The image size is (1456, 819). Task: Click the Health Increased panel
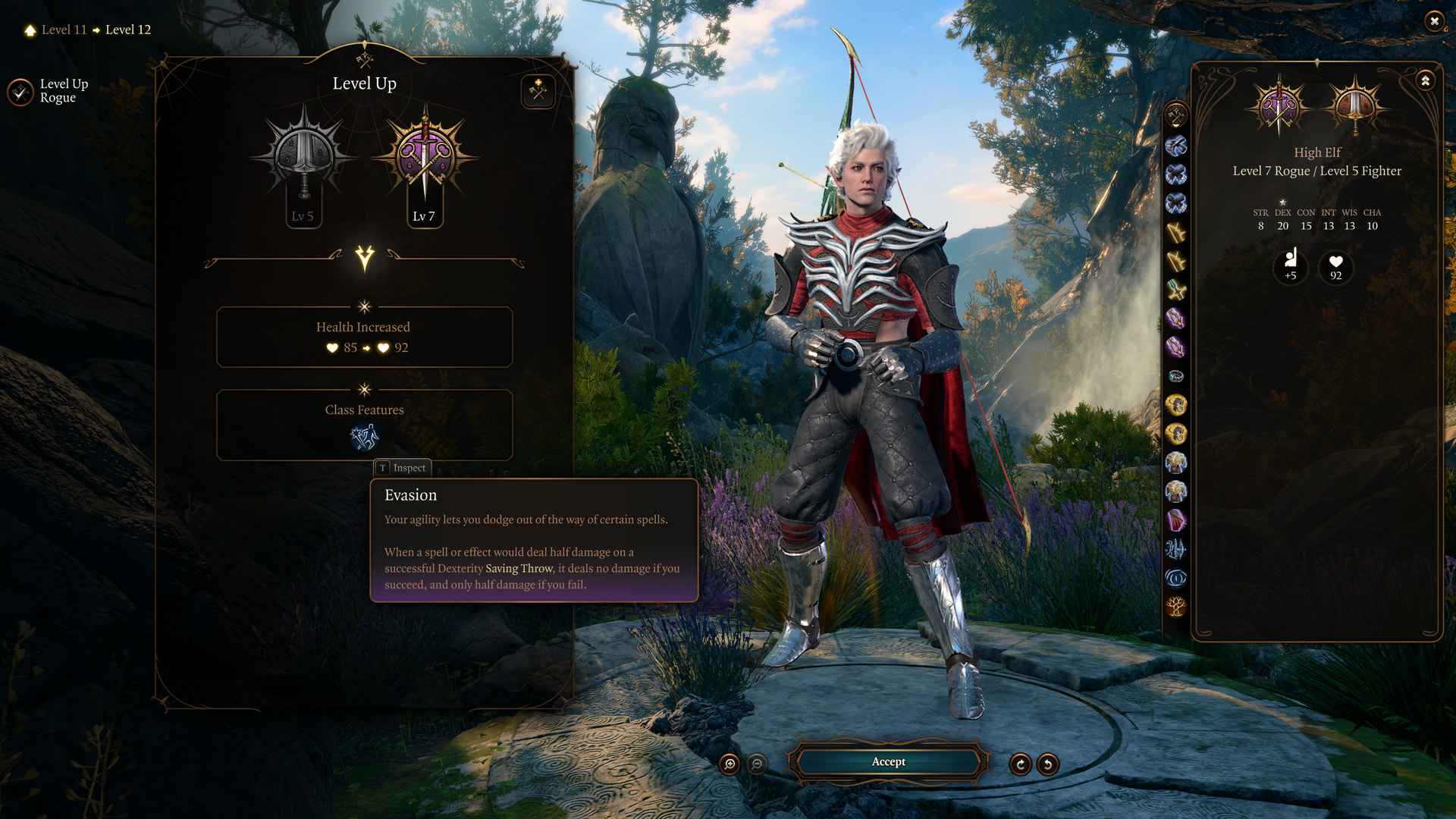pos(364,337)
